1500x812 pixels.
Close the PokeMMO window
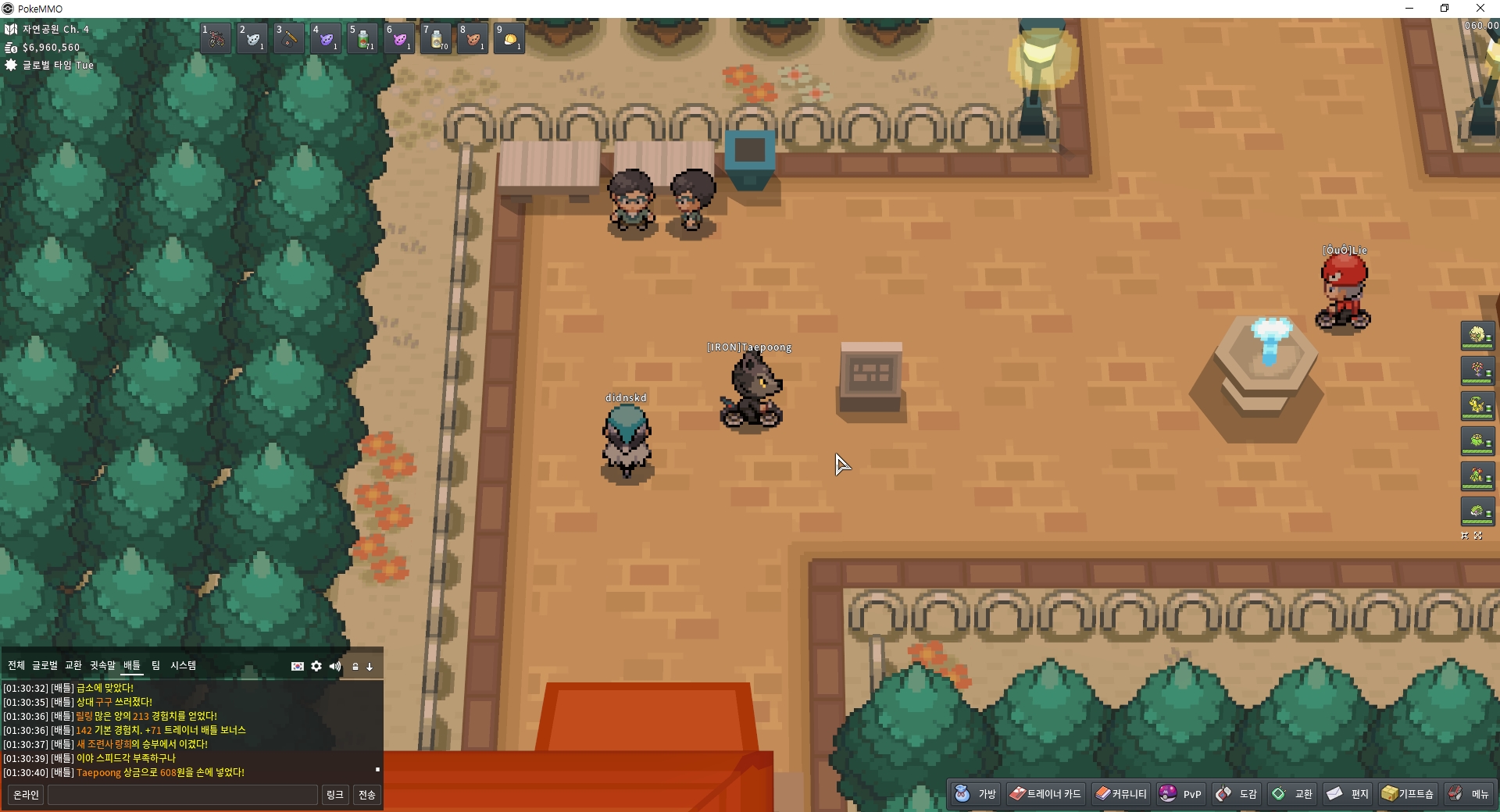(1480, 9)
